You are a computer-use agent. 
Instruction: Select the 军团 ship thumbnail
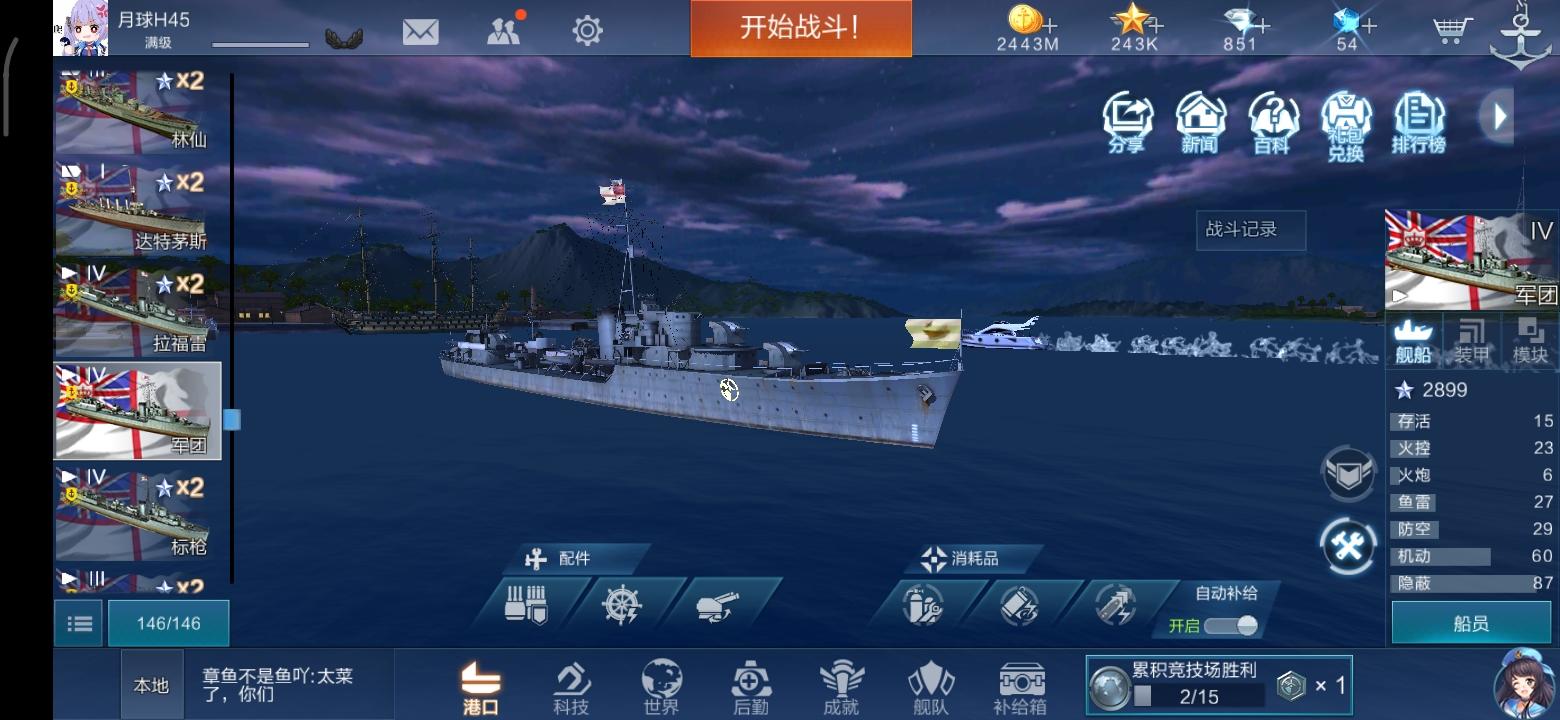coord(137,410)
